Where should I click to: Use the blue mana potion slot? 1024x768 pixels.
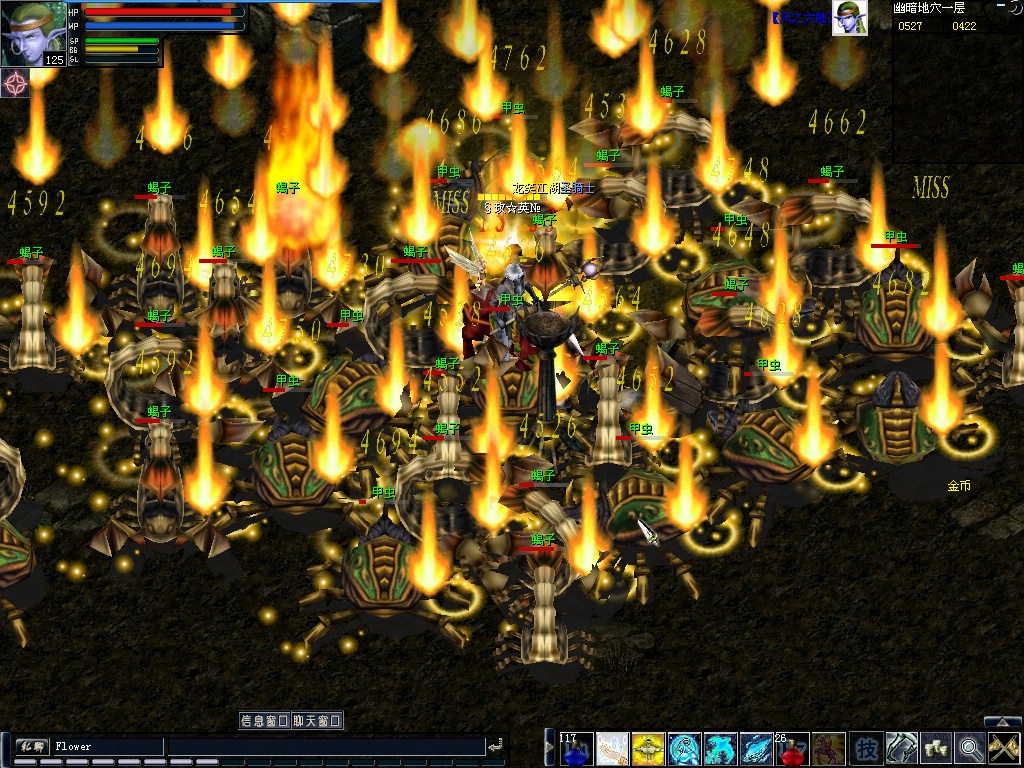click(x=576, y=748)
